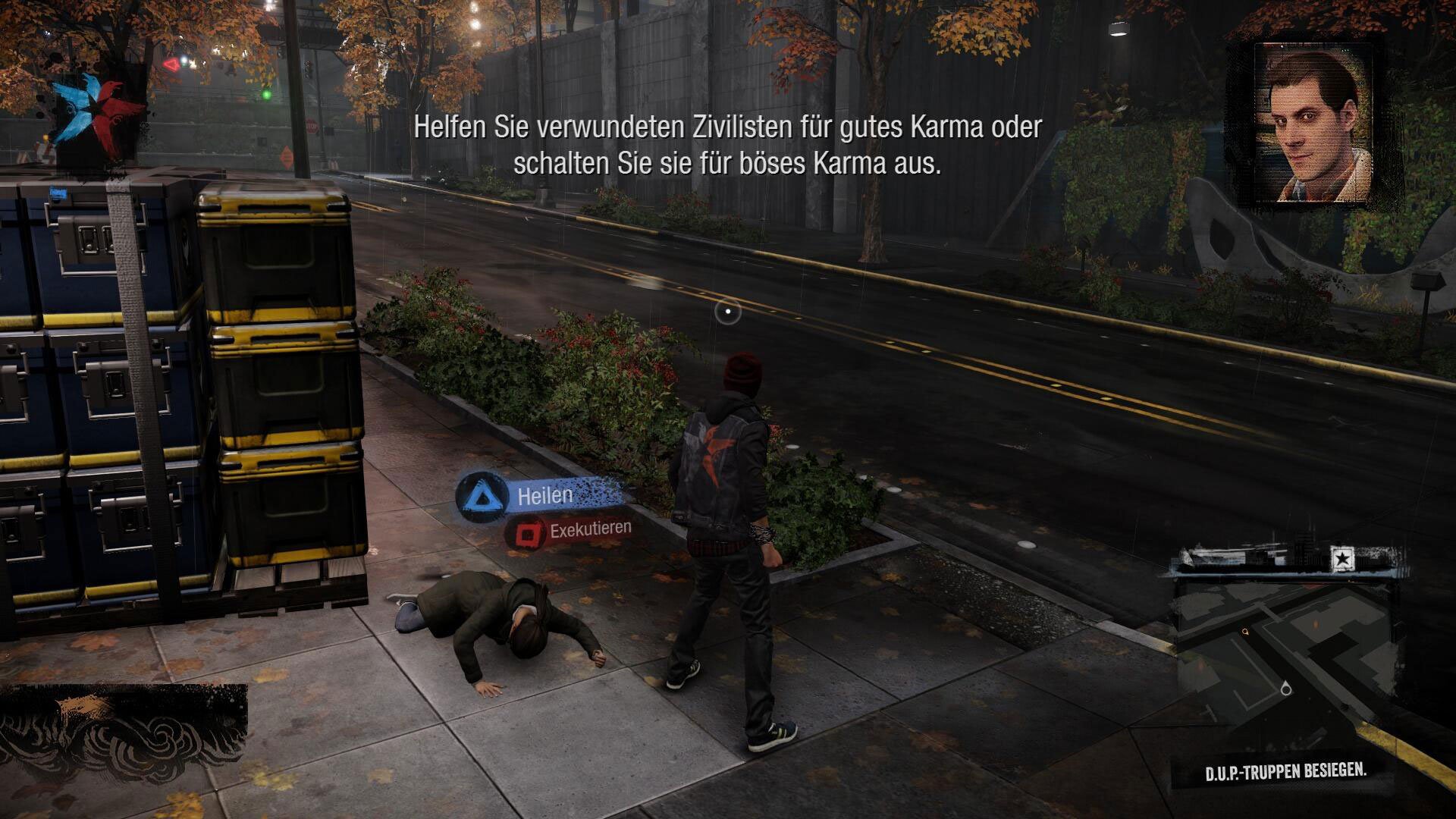The image size is (1456, 819).
Task: Toggle the green traffic light near the intersection
Action: point(266,94)
